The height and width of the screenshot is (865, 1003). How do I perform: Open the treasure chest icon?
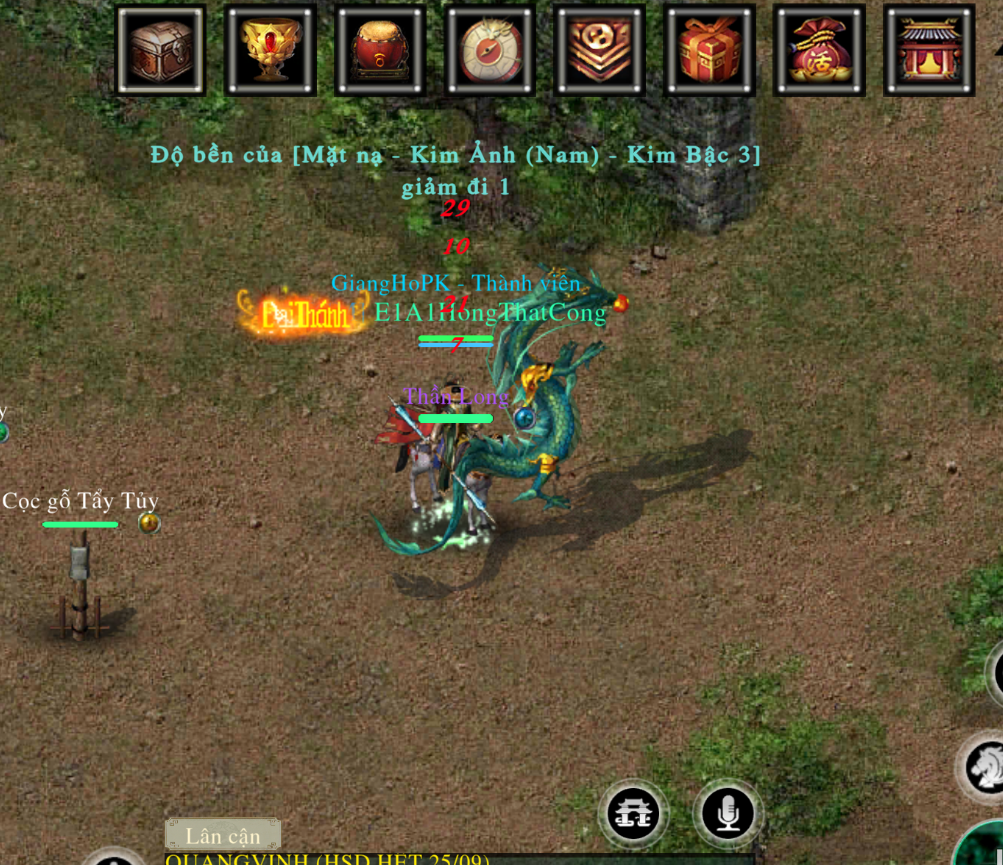click(161, 50)
